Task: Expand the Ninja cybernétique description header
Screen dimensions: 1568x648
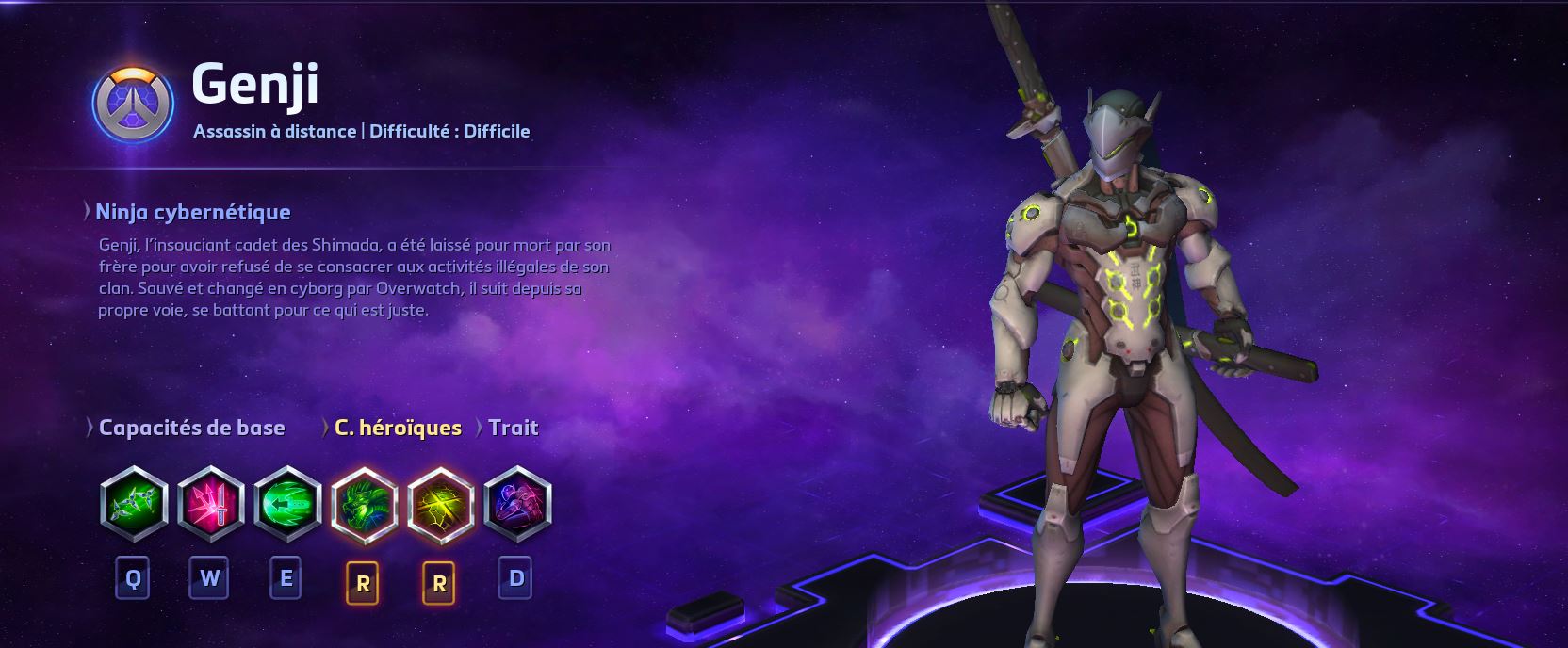Action: point(192,212)
